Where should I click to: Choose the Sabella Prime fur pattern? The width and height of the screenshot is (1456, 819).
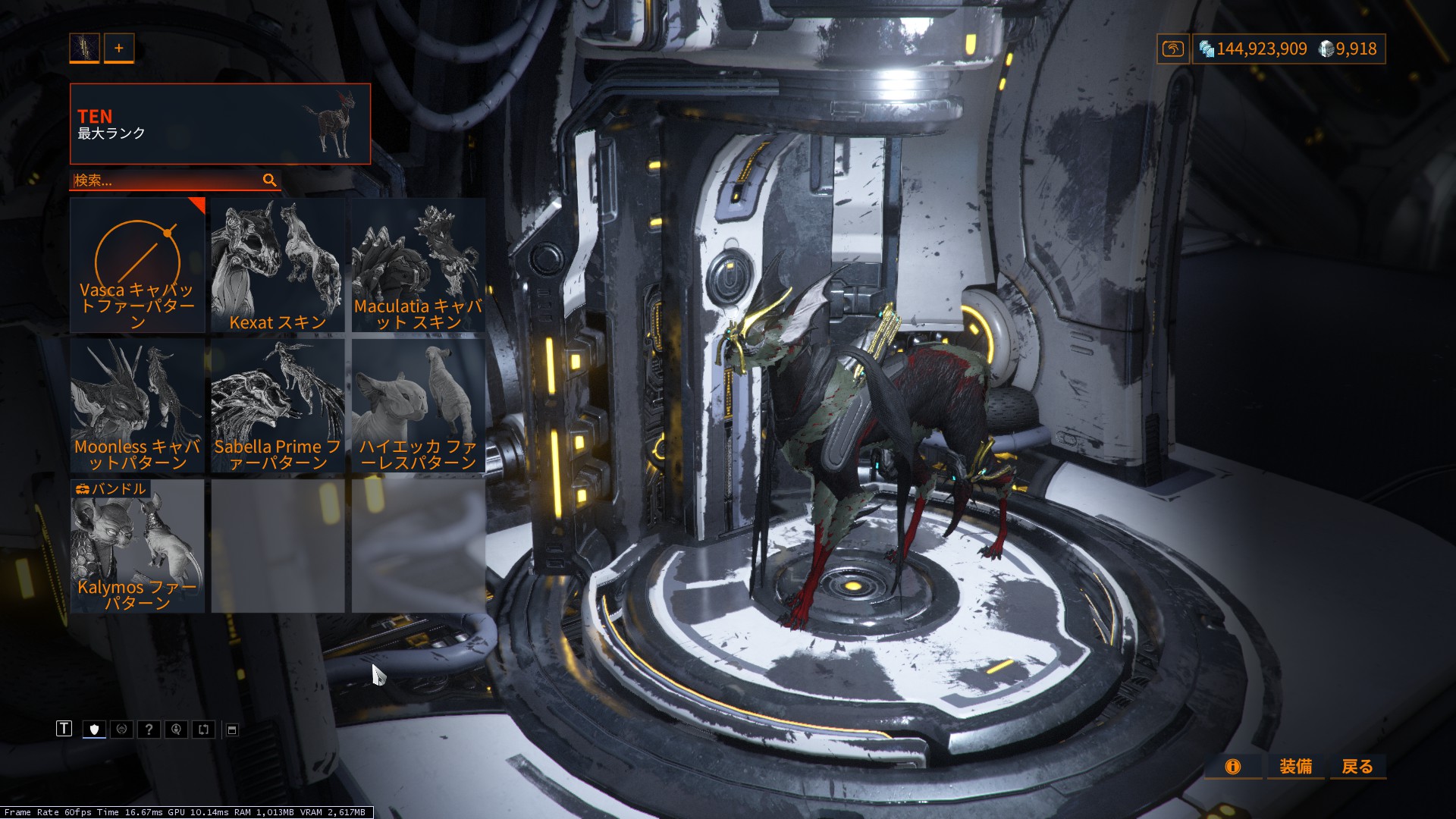pos(278,405)
